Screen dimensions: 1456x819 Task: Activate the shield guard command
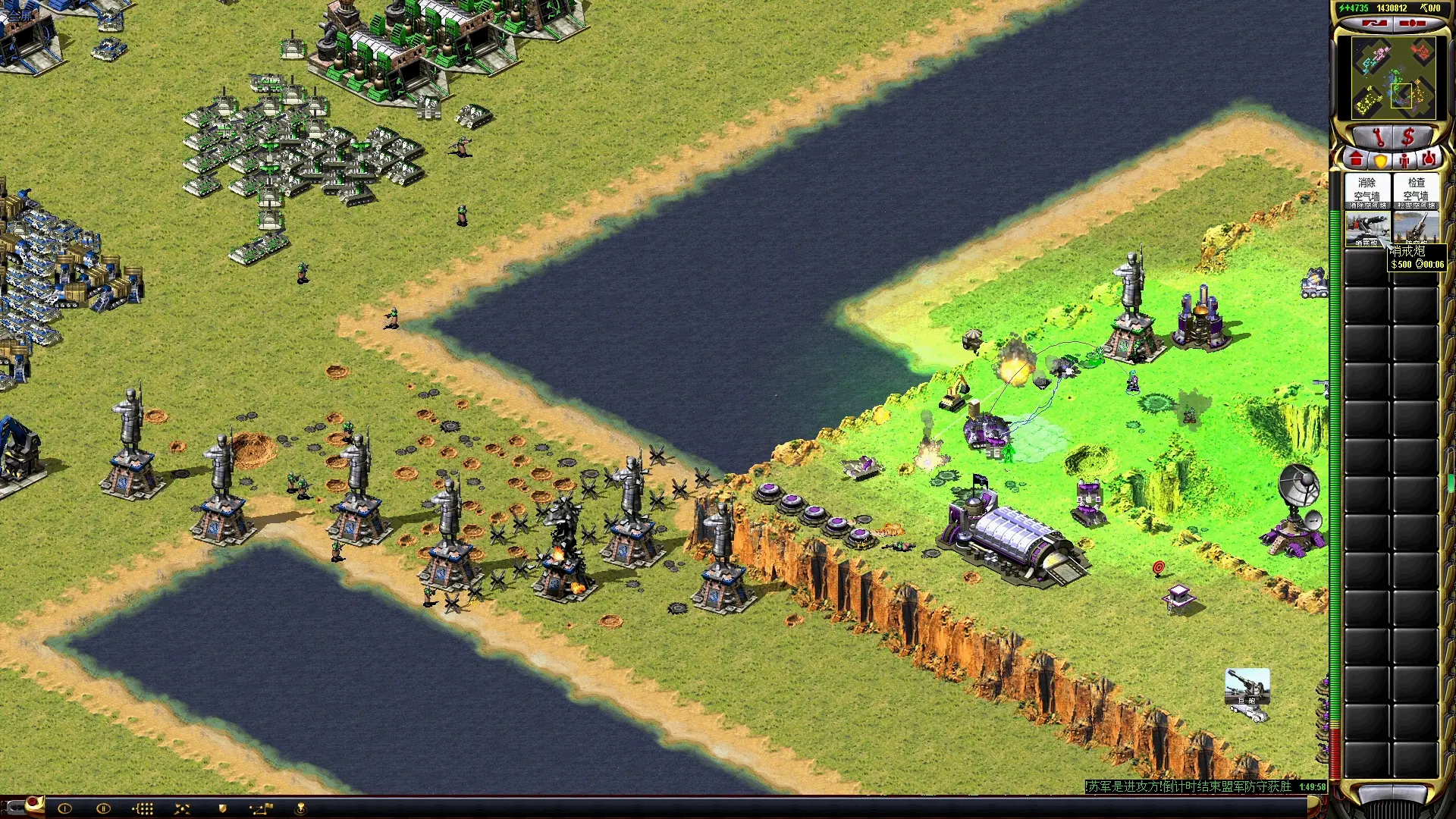(222, 808)
